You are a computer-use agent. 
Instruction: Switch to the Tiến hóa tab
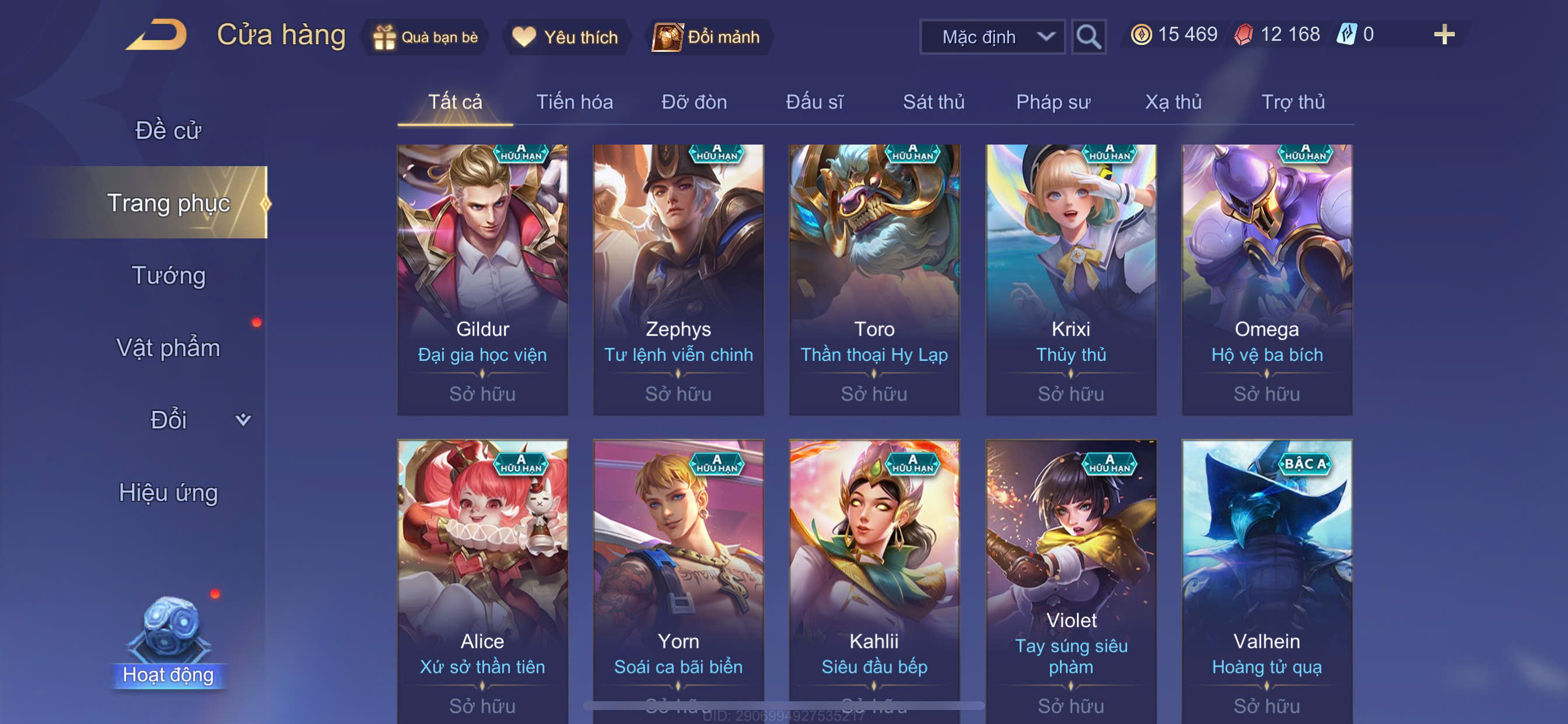tap(574, 102)
